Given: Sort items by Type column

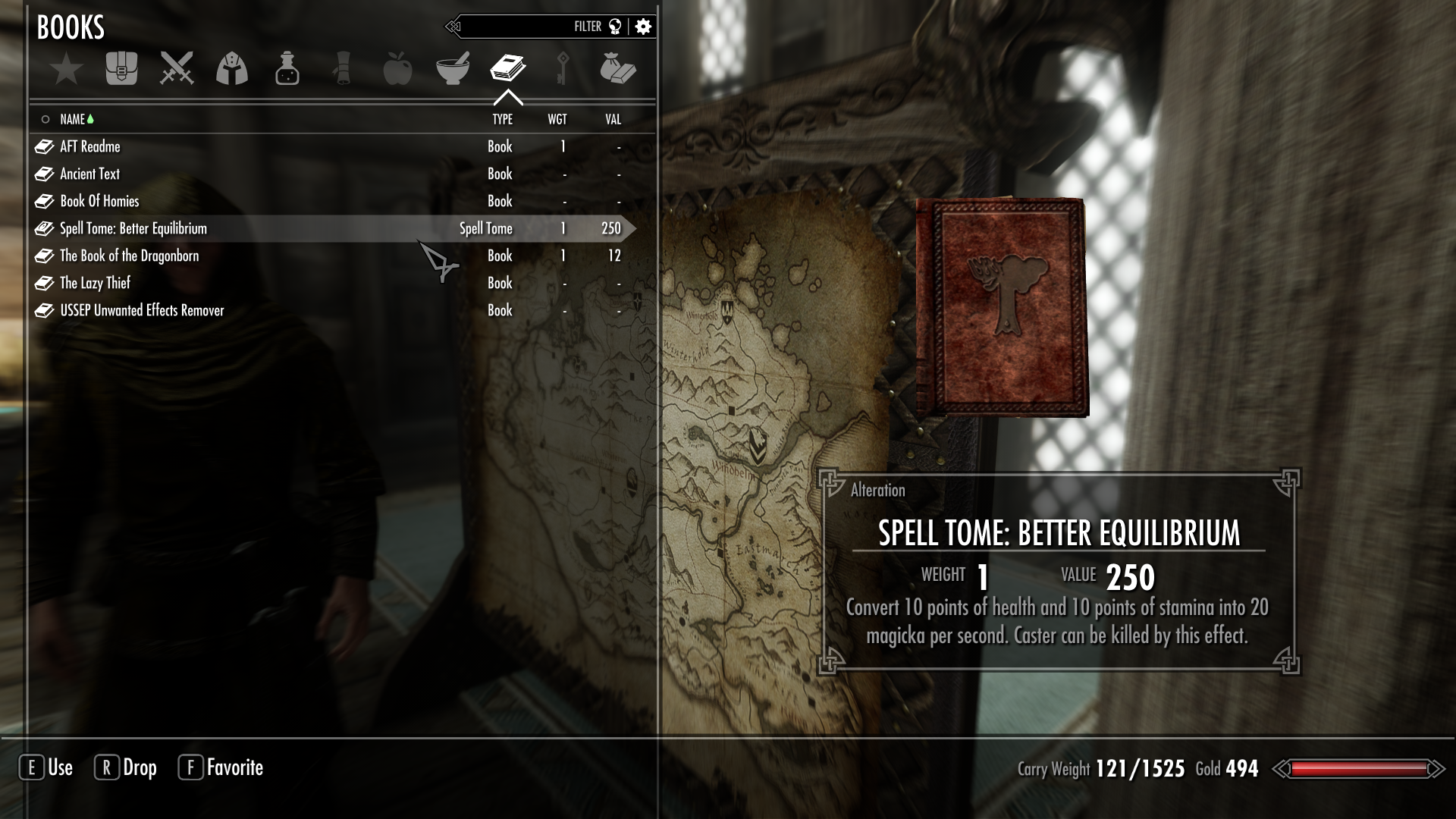Looking at the screenshot, I should tap(502, 119).
